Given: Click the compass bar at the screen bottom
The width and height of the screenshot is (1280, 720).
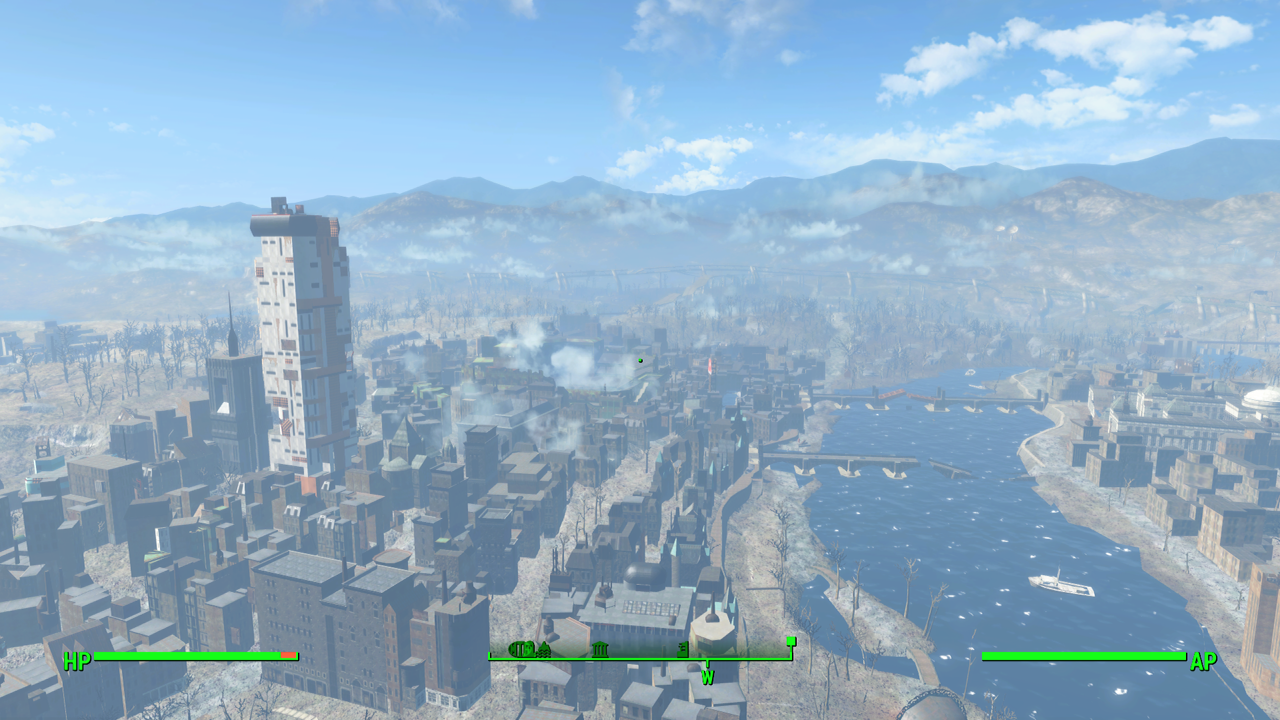Looking at the screenshot, I should tap(640, 659).
